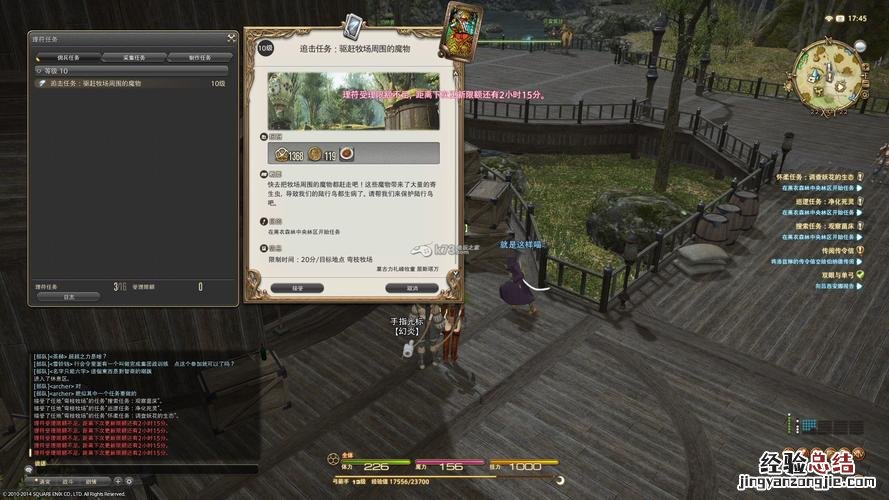
Task: Select the 怀柔任务 quest tracker entry
Action: click(x=812, y=176)
